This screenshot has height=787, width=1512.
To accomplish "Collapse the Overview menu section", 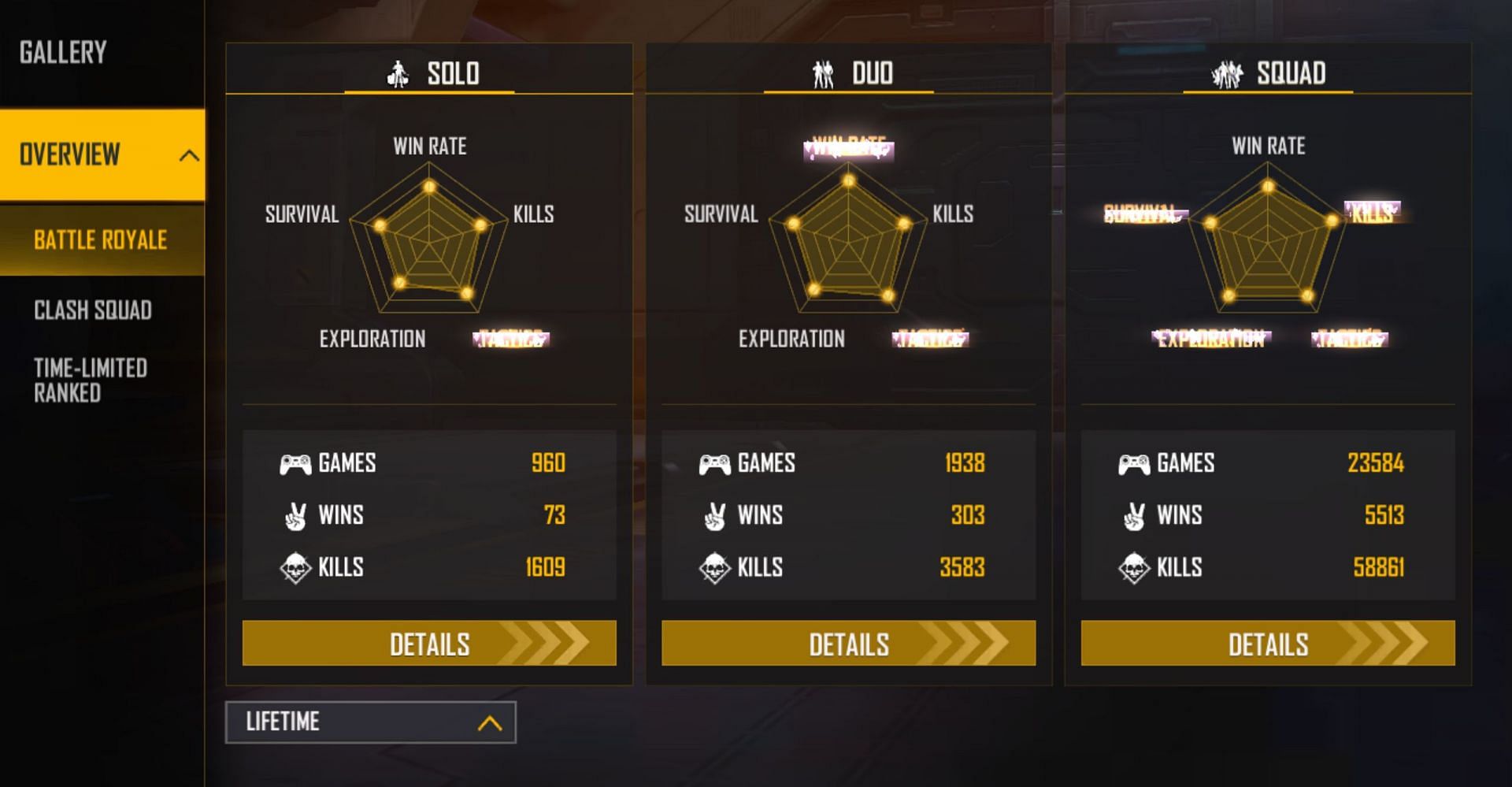I will click(188, 155).
